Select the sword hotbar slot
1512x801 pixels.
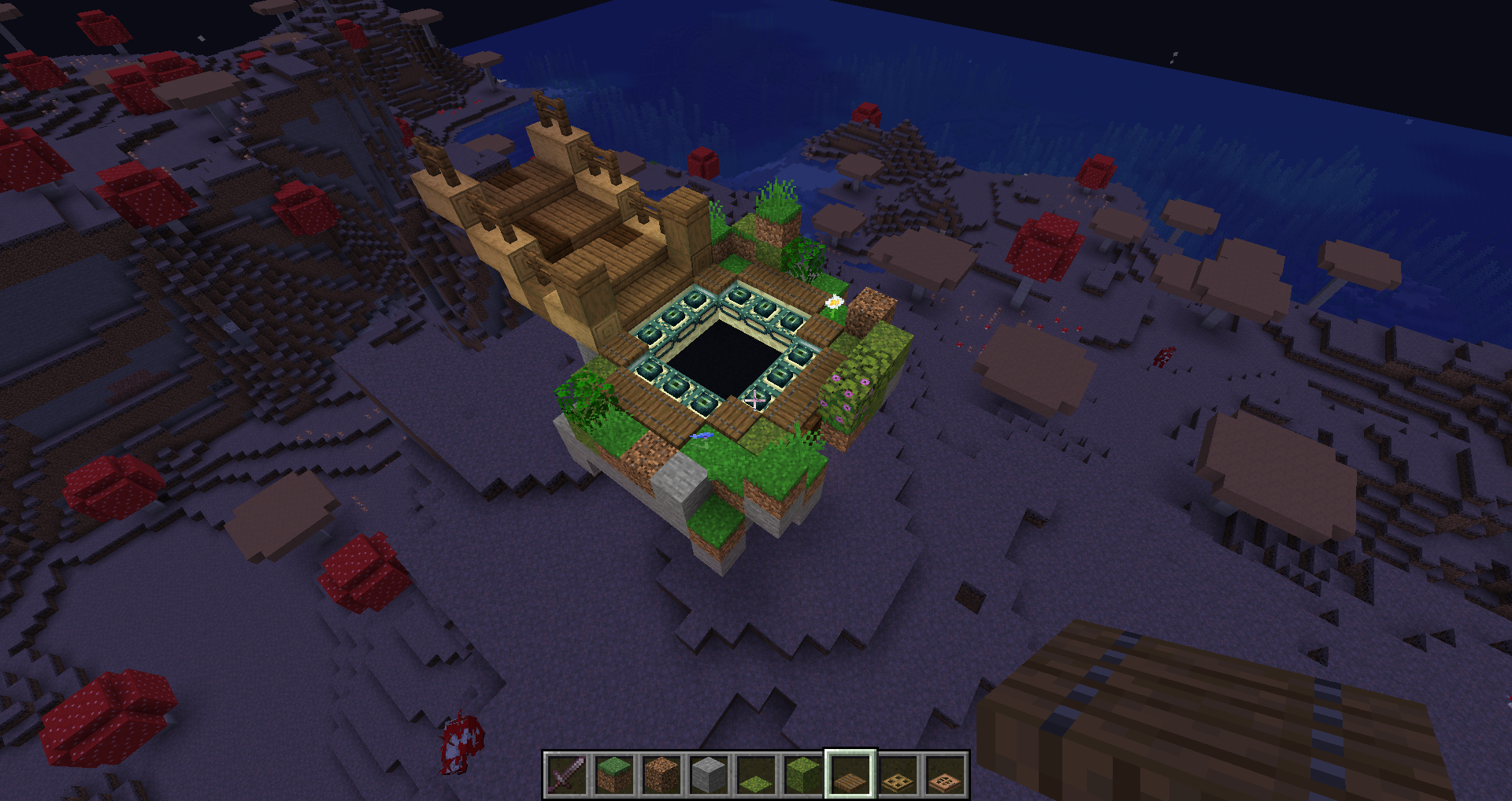(567, 774)
